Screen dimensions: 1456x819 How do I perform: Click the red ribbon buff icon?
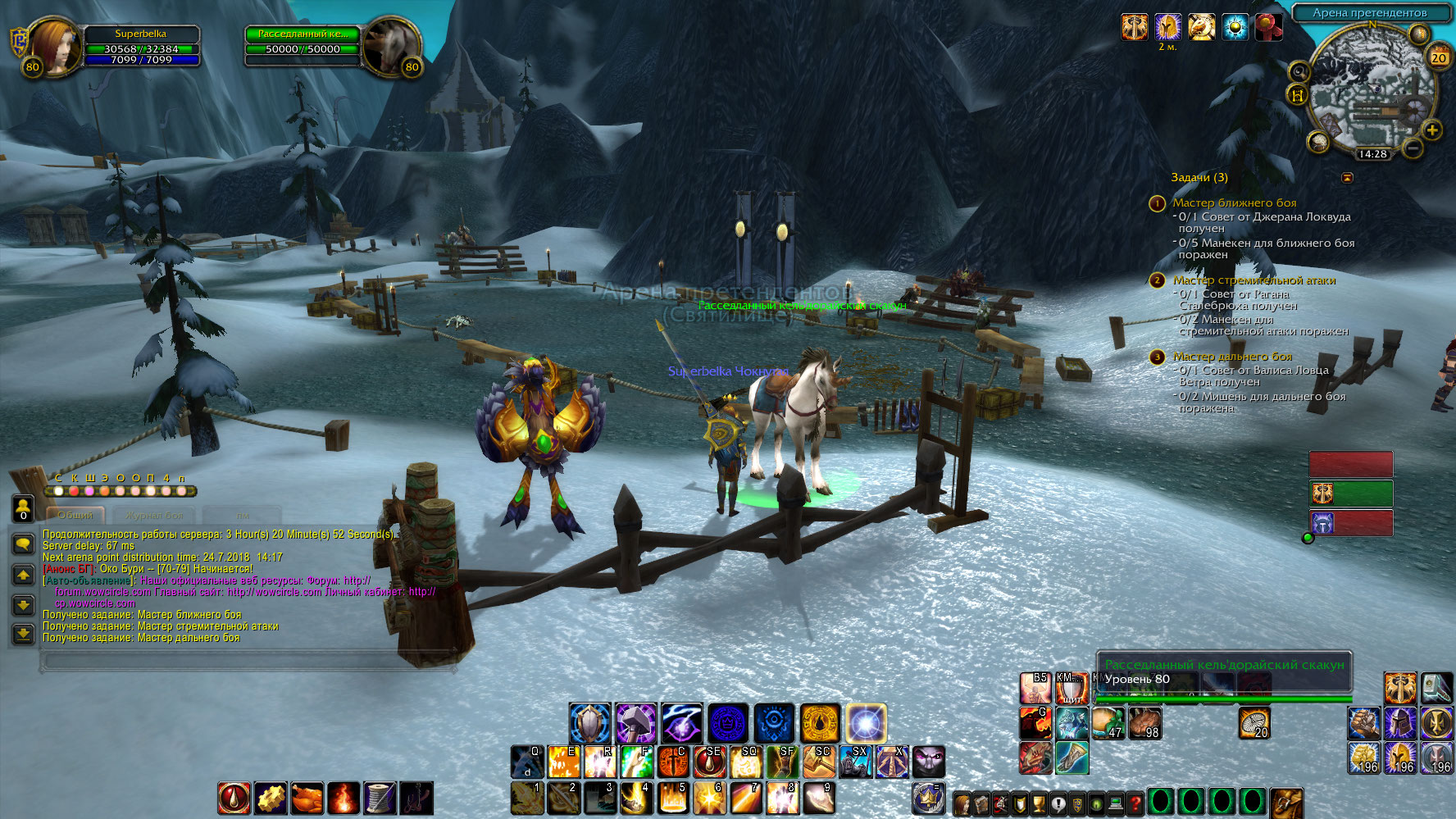pyautogui.click(x=1268, y=27)
